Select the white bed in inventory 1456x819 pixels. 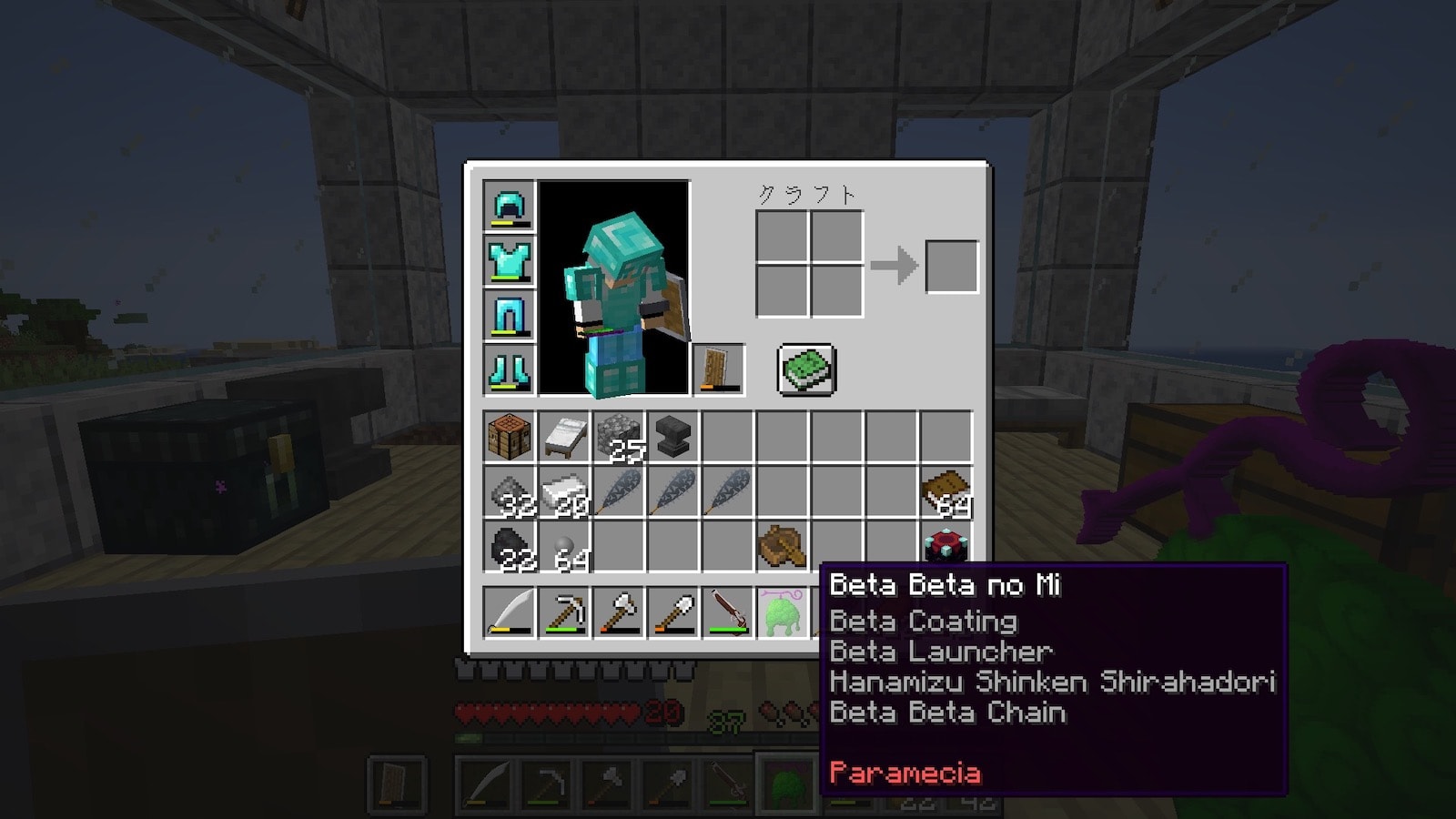pos(564,438)
